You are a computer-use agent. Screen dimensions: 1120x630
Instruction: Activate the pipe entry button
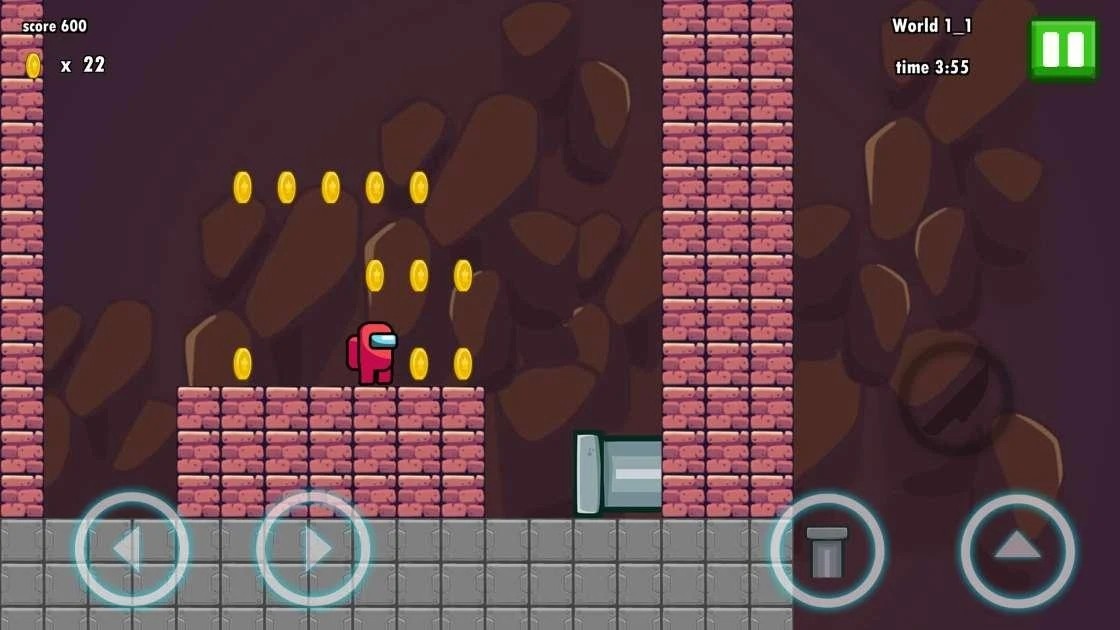pos(827,550)
